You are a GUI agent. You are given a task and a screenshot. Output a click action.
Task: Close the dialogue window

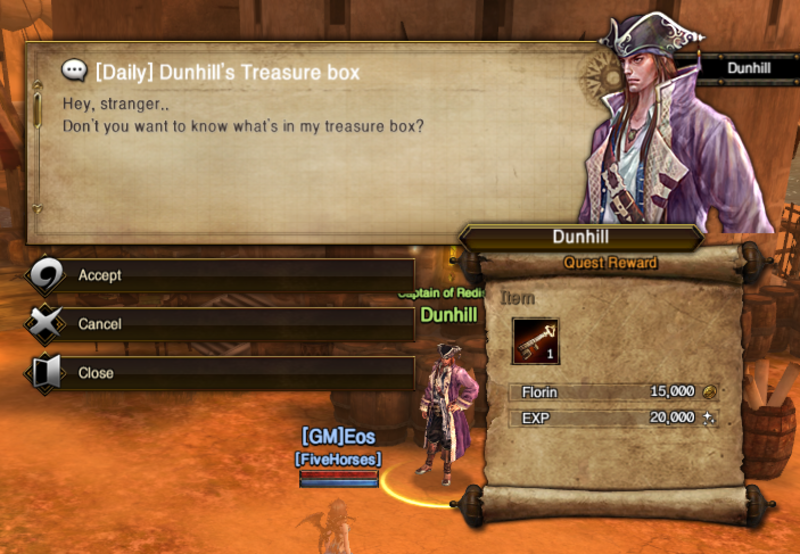[x=220, y=373]
